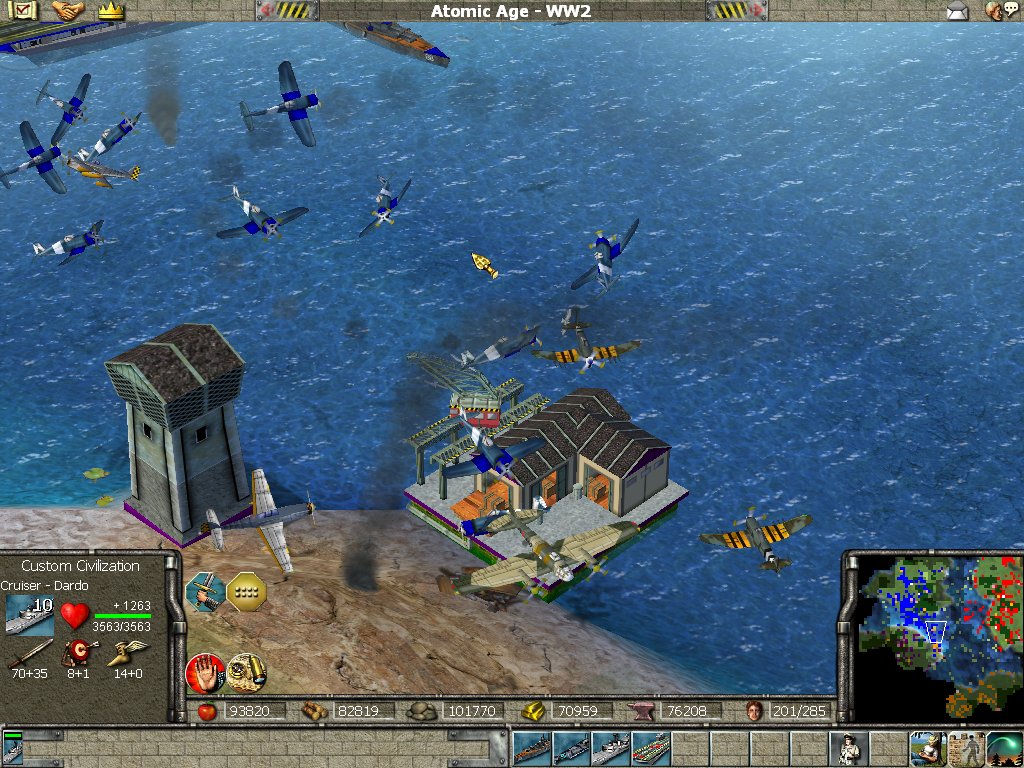Open the envelope messages icon
1024x768 pixels.
tap(958, 11)
